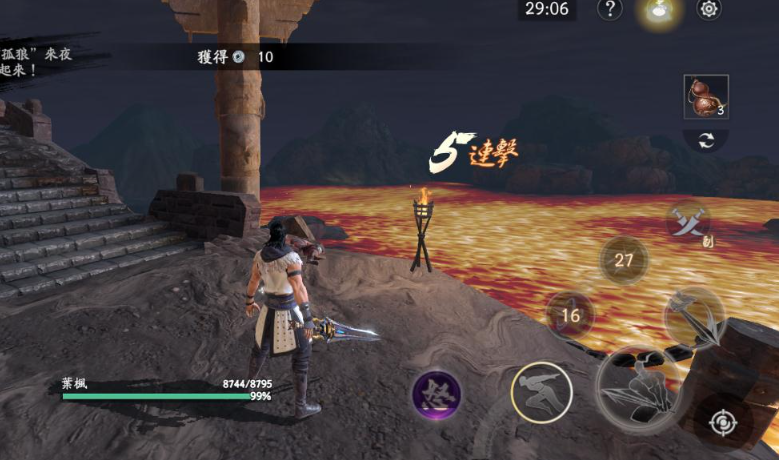
Task: Activate the skill showing cooldown 27
Action: pos(624,261)
